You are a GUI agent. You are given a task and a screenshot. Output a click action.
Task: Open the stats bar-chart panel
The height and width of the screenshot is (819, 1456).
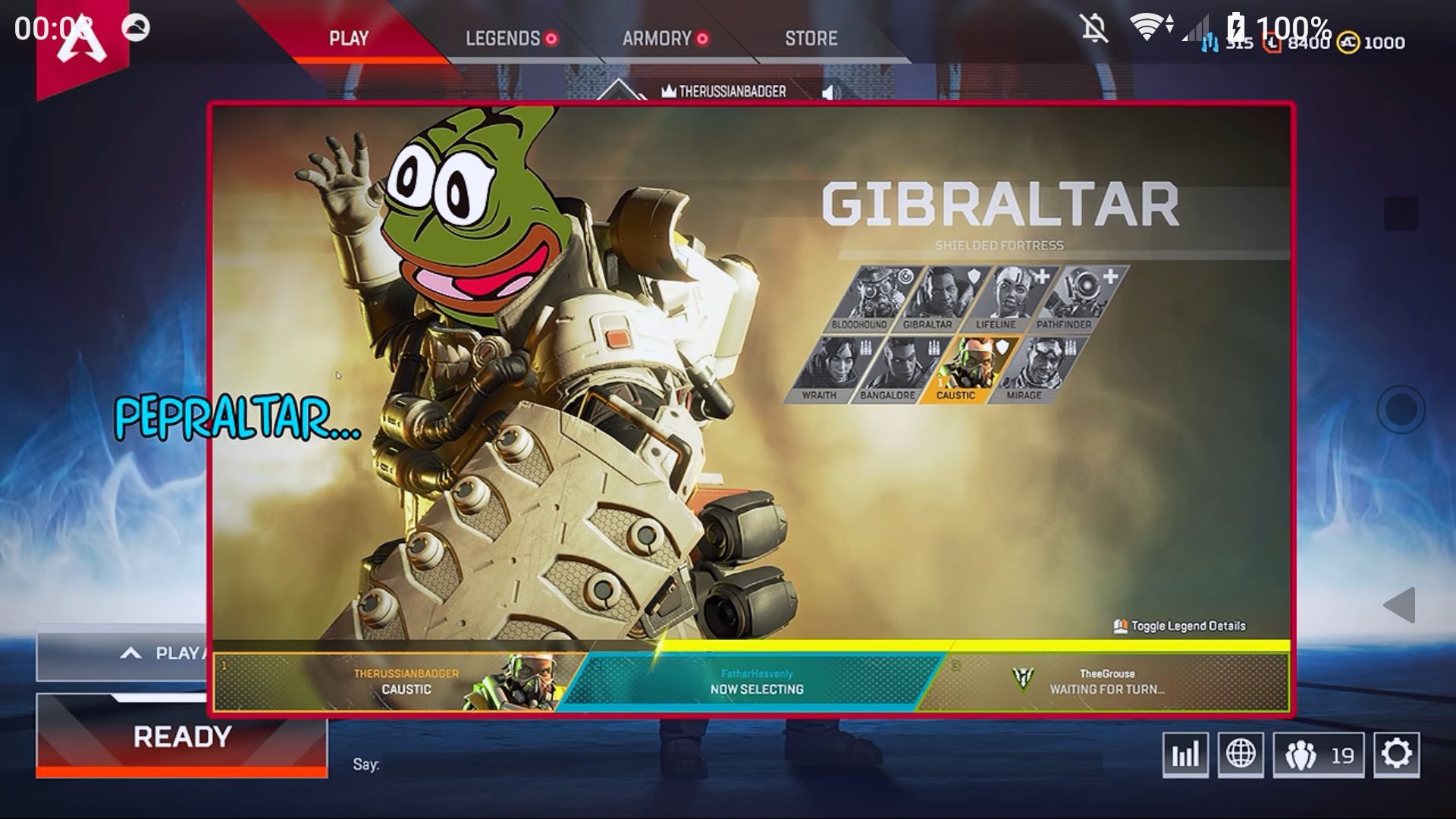coord(1187,755)
